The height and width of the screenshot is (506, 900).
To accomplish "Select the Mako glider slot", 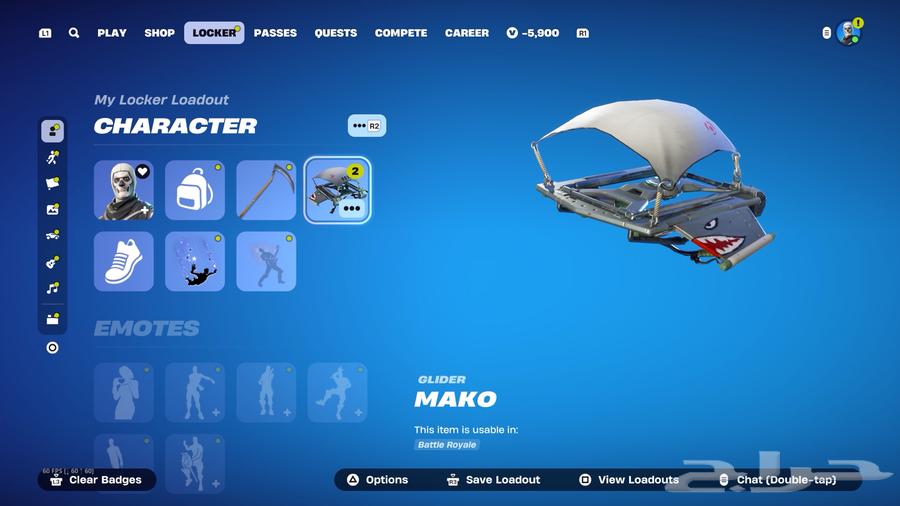I will (x=337, y=190).
